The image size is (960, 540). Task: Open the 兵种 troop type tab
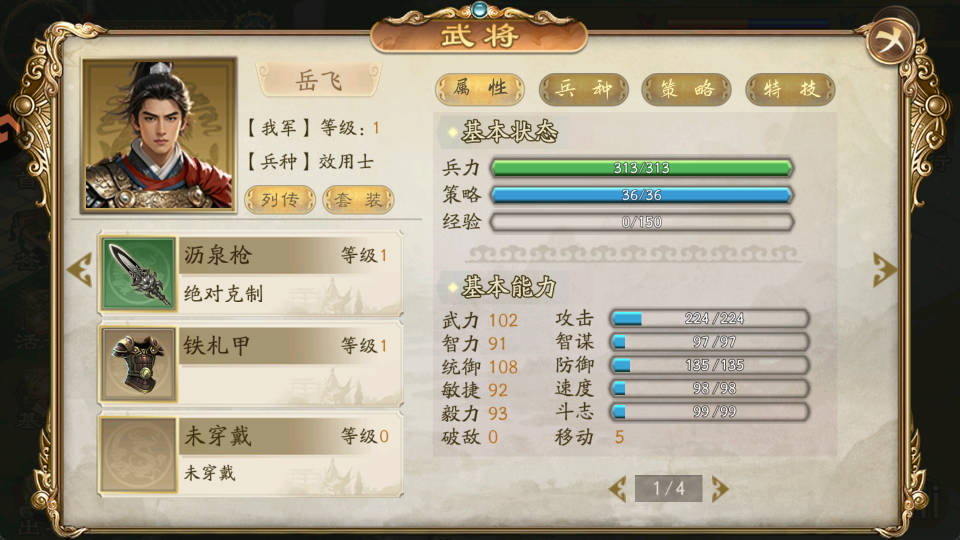(584, 89)
